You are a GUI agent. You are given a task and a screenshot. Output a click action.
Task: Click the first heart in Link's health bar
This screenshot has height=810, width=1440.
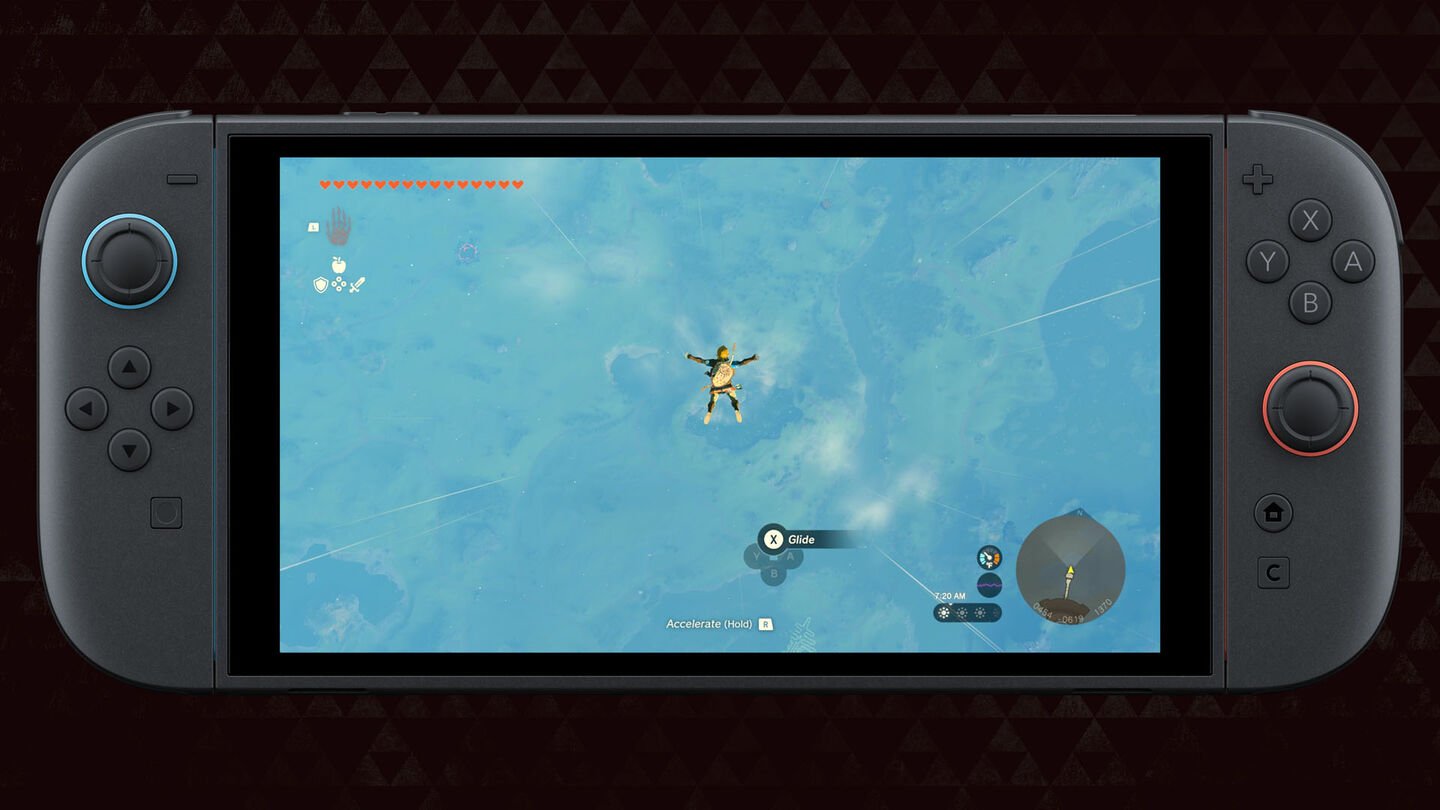(x=325, y=184)
